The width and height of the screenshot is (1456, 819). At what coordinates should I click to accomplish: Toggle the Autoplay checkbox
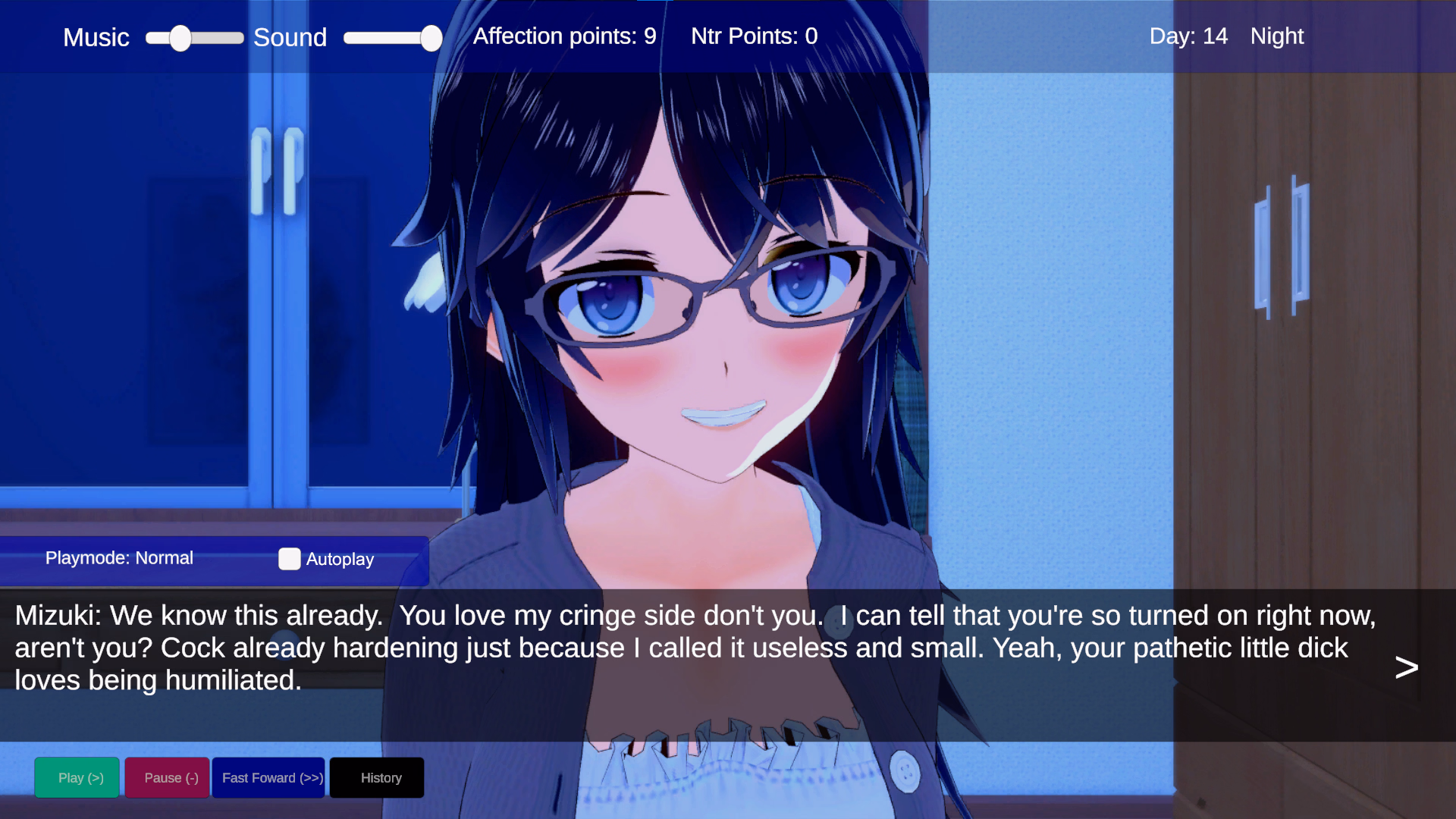click(x=290, y=559)
